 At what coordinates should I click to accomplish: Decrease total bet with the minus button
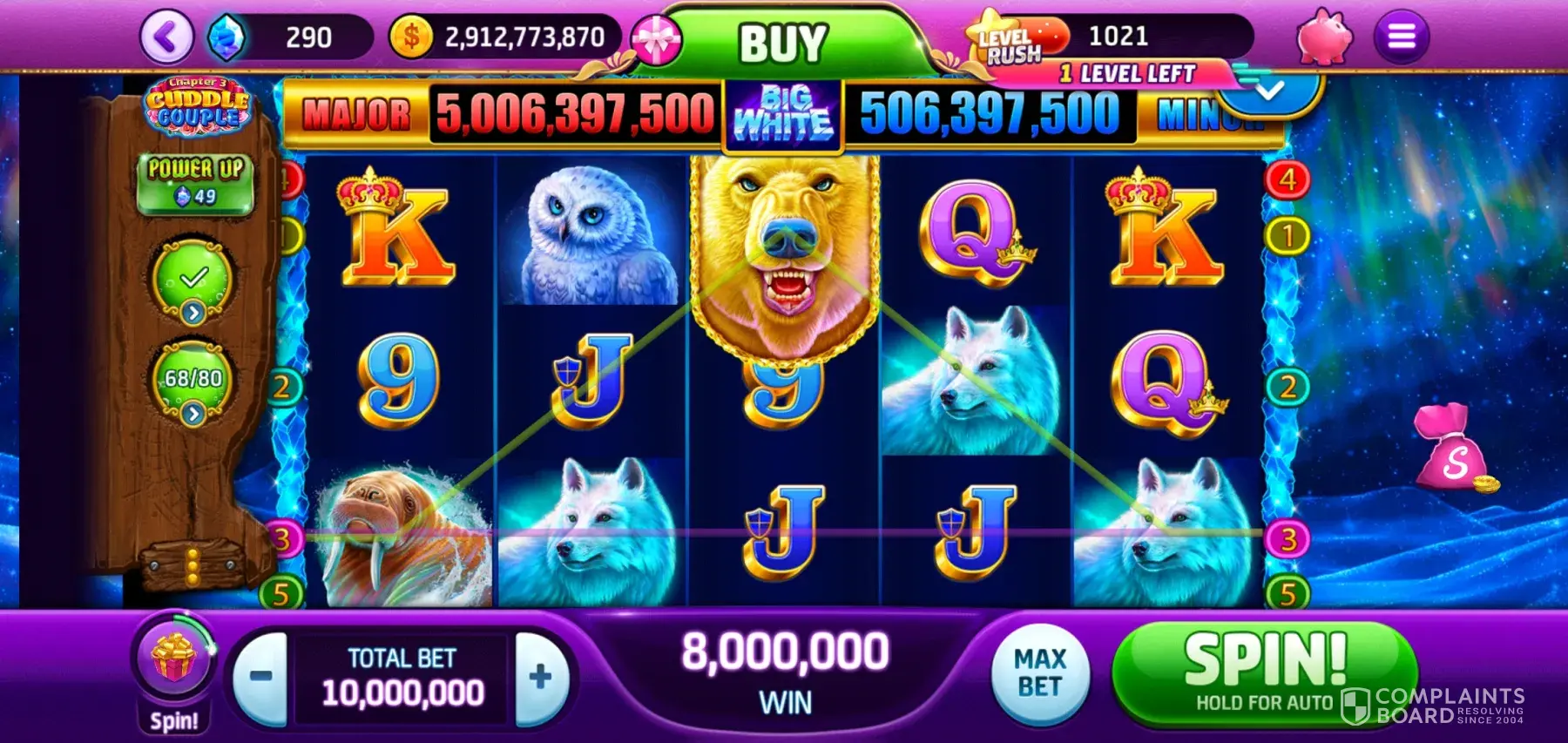261,676
